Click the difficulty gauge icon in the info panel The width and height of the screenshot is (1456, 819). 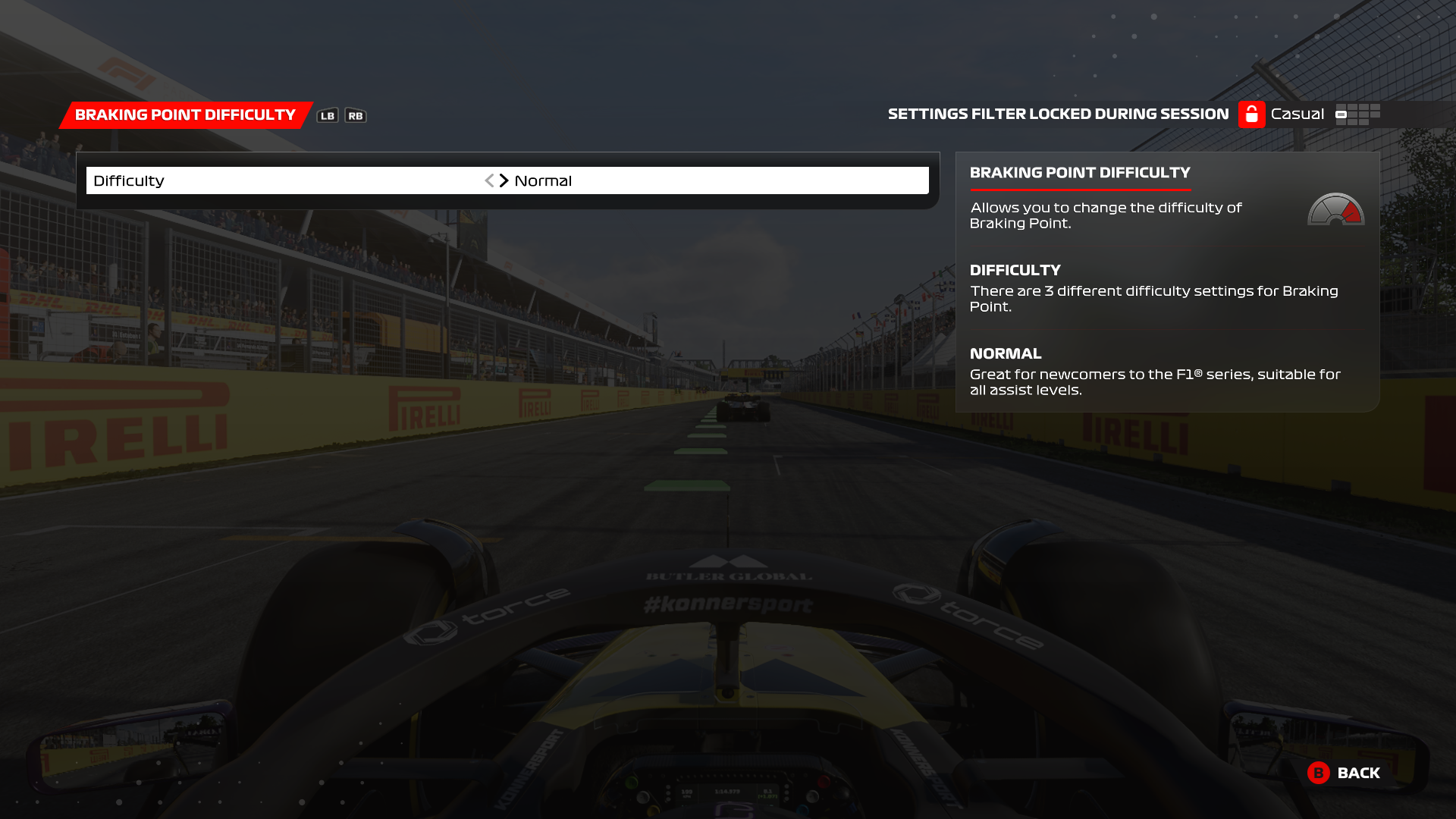click(x=1337, y=211)
